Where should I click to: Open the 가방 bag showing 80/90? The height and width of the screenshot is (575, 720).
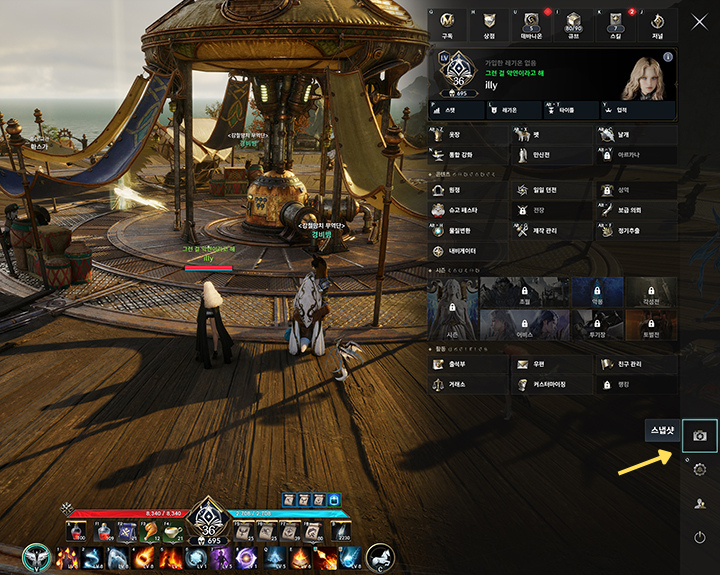click(574, 24)
